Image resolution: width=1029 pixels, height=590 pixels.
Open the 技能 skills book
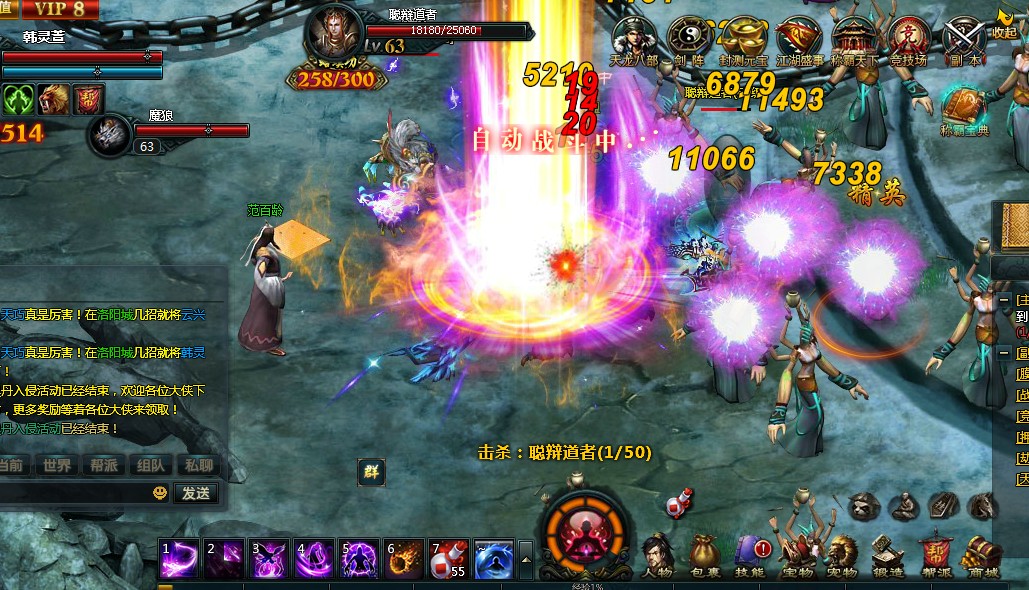tap(750, 555)
